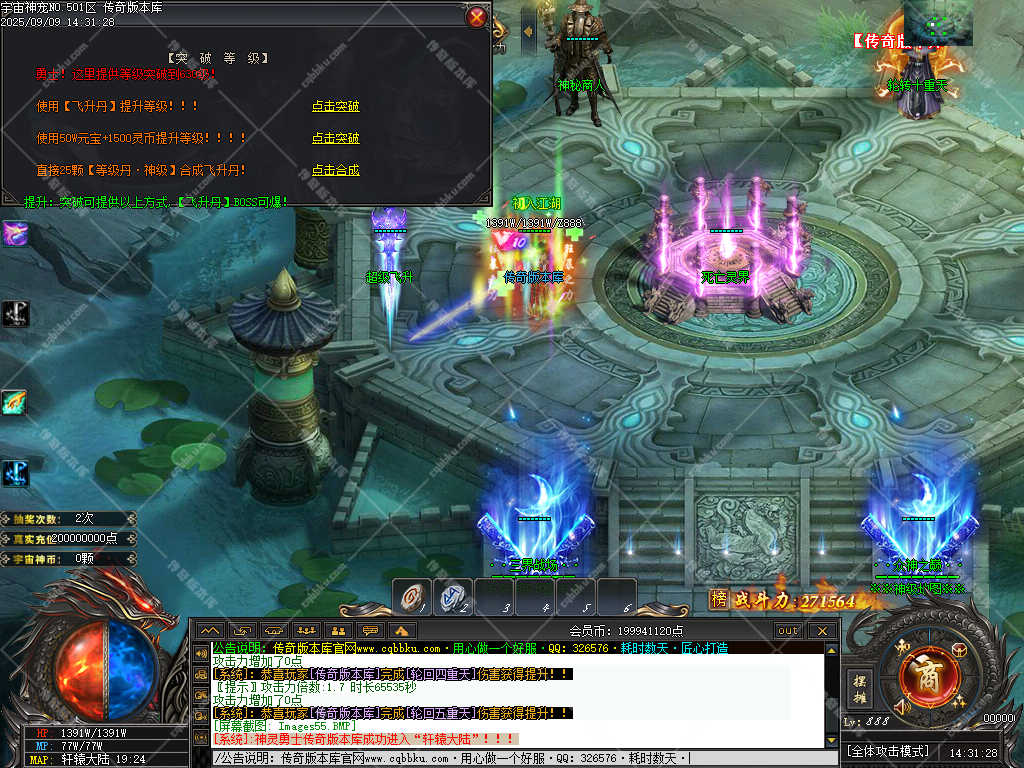Open the 榜 ranking button
This screenshot has height=768, width=1024.
point(718,599)
